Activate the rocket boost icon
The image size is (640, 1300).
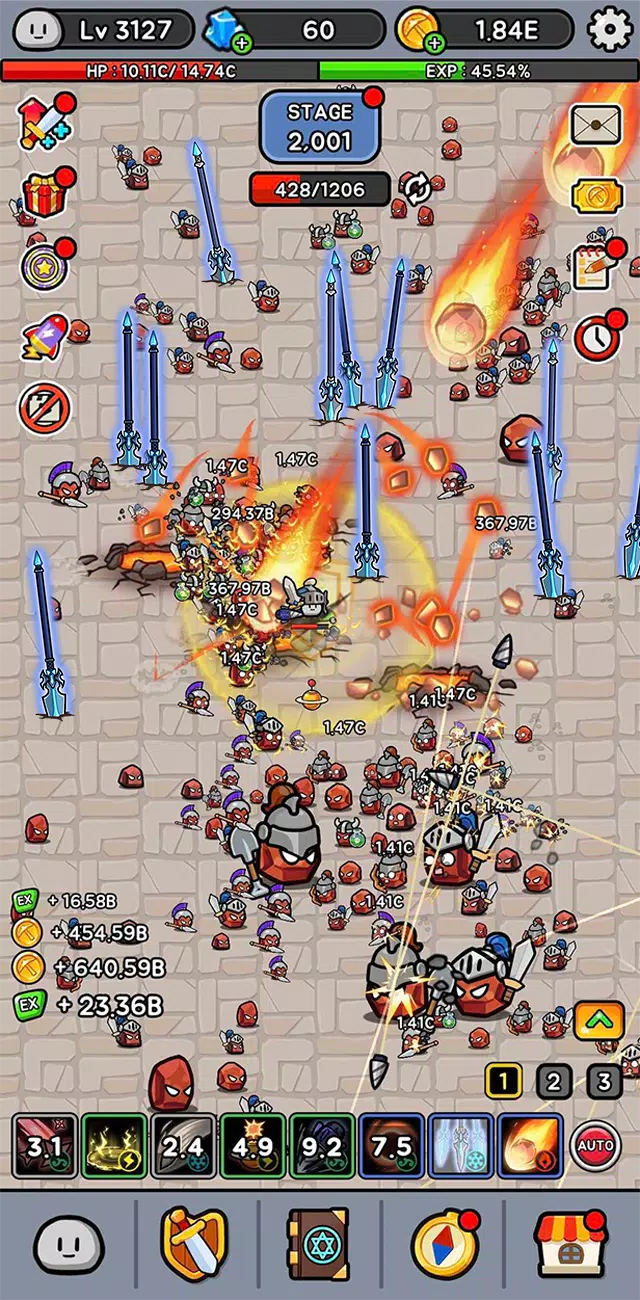[44, 338]
